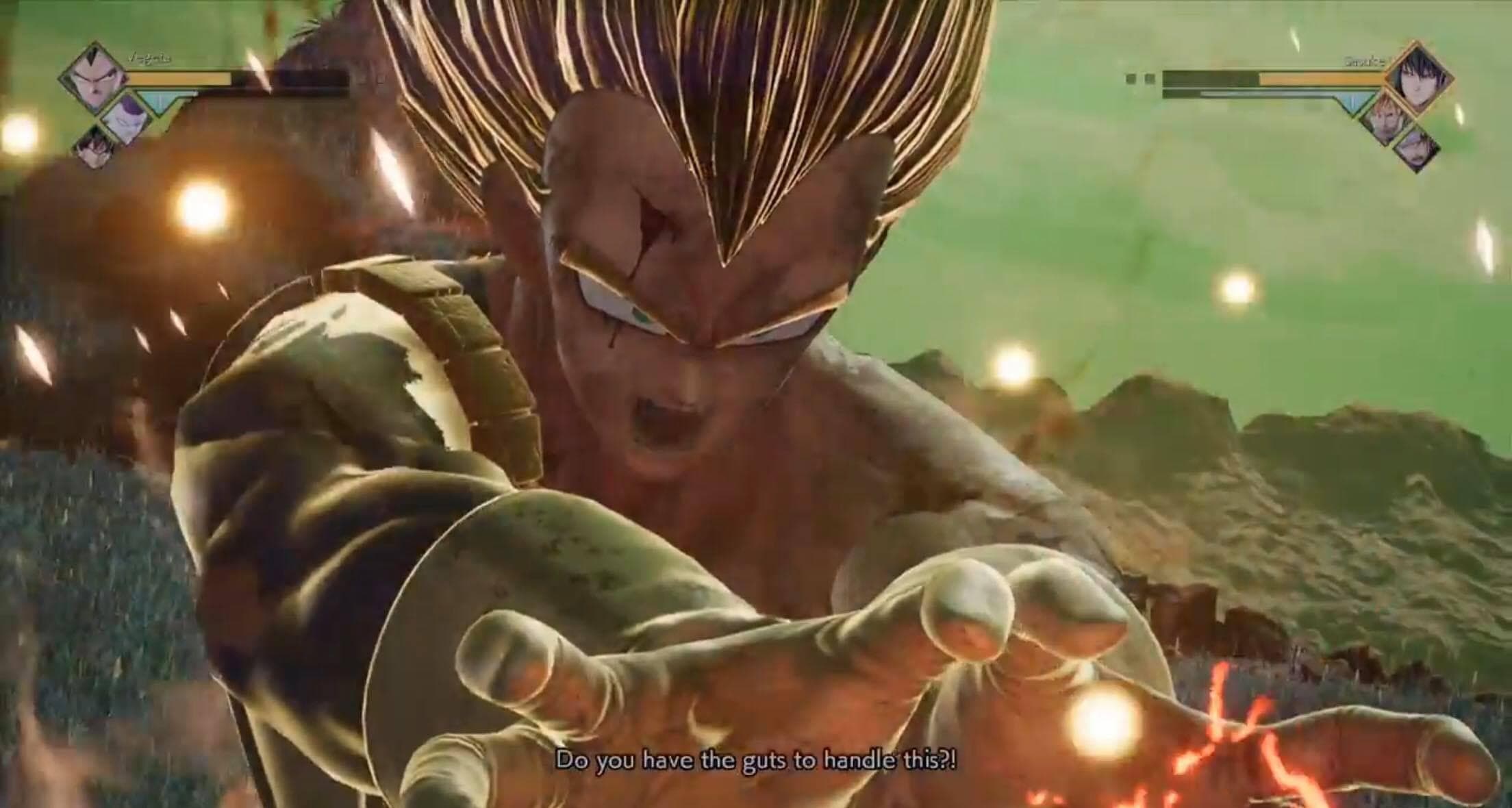Click the first awakening gauge square near Sasuke's bar
Screen dimensions: 1512x808
(1132, 77)
